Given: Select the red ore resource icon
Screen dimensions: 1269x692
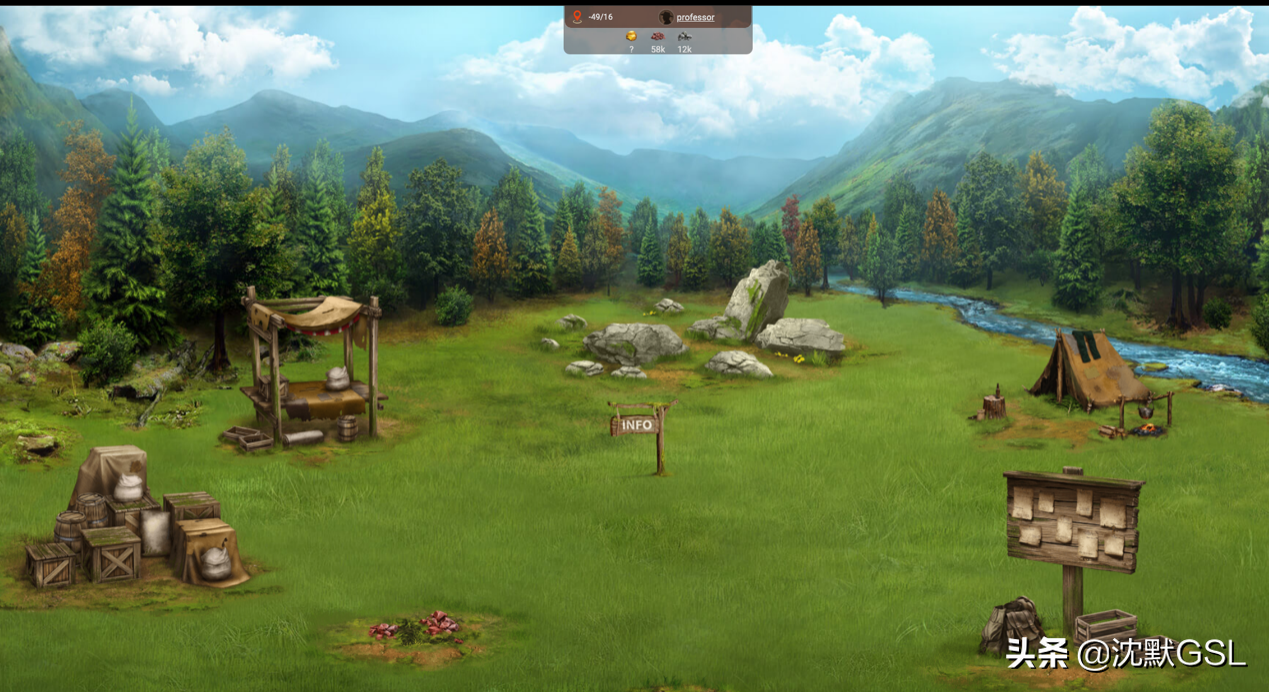Looking at the screenshot, I should [x=657, y=37].
